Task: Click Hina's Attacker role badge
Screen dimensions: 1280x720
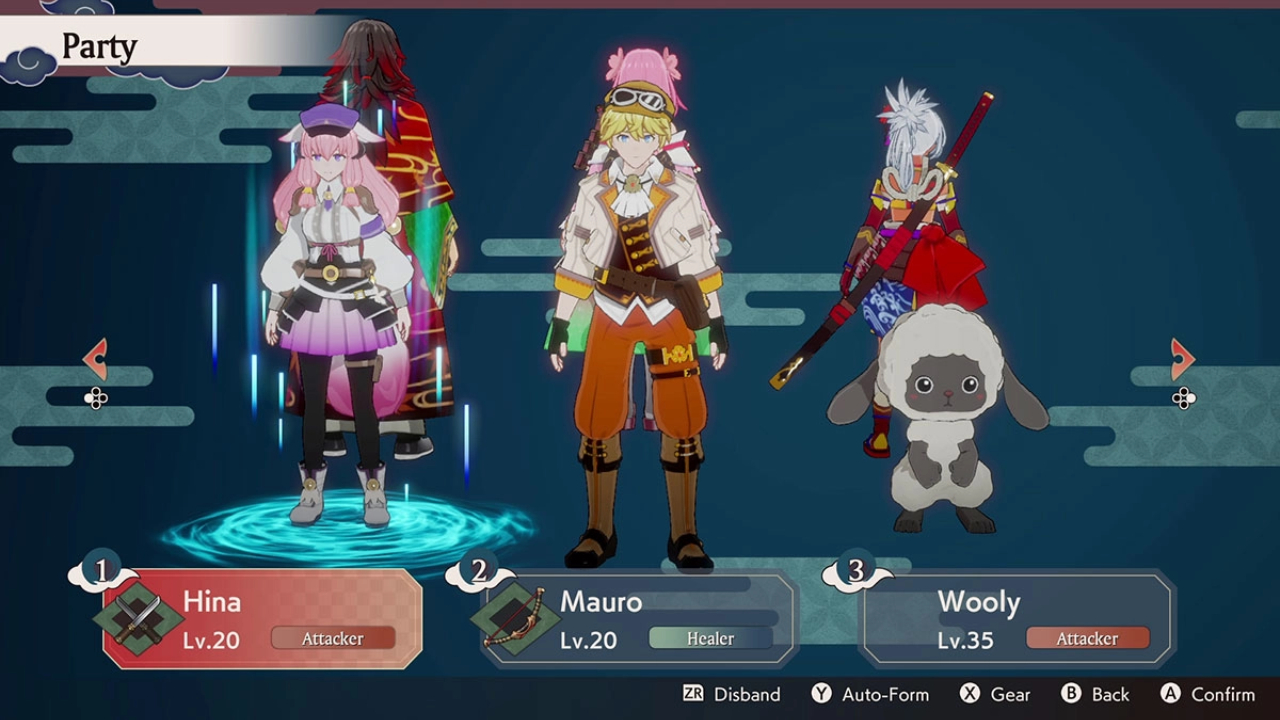Action: tap(333, 638)
